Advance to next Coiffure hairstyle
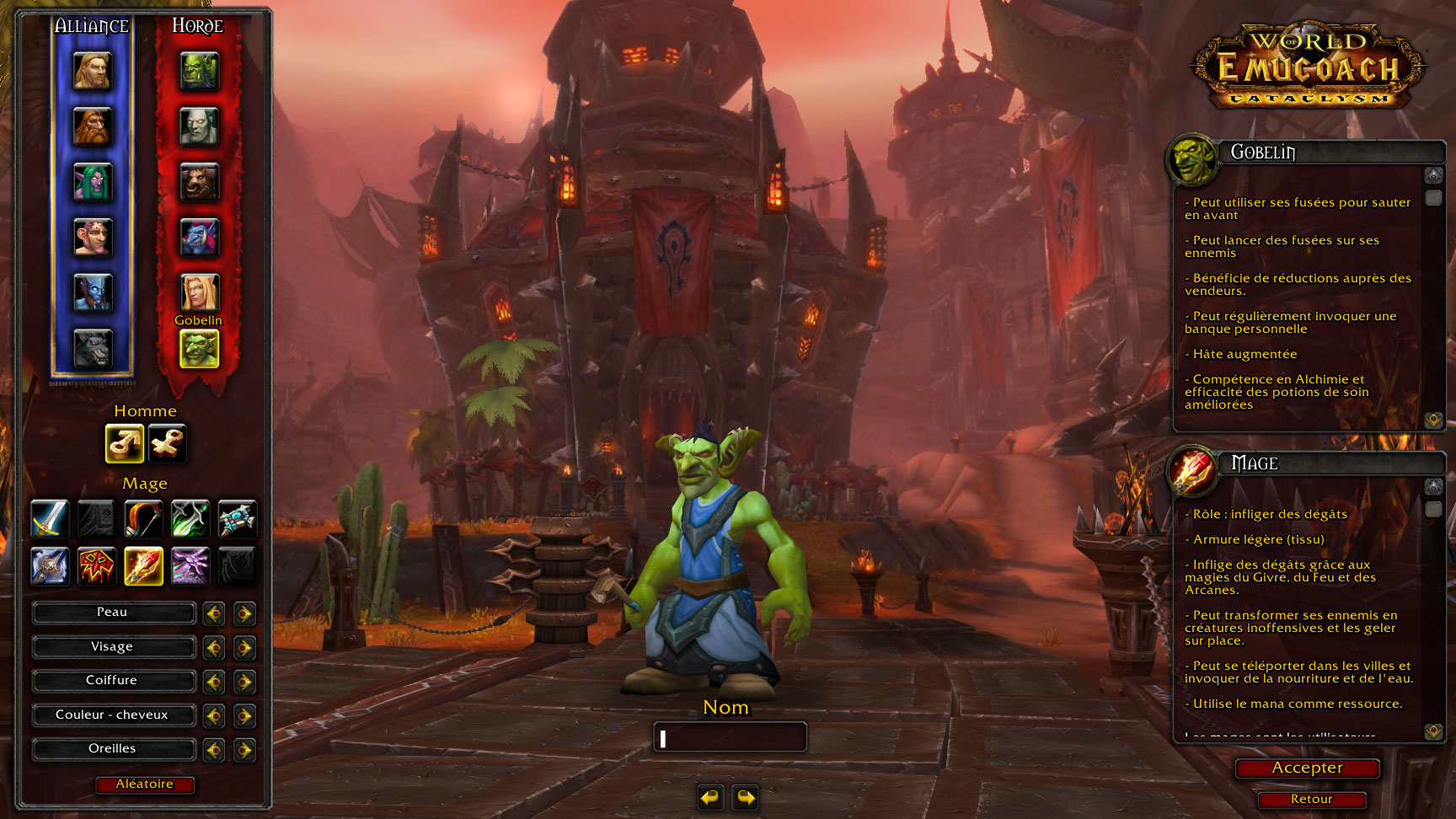Image resolution: width=1456 pixels, height=819 pixels. click(x=244, y=682)
